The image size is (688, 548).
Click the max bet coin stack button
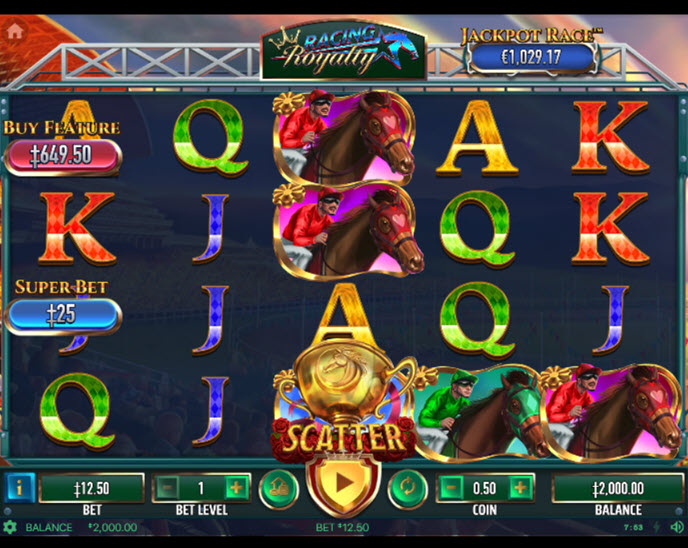(279, 488)
